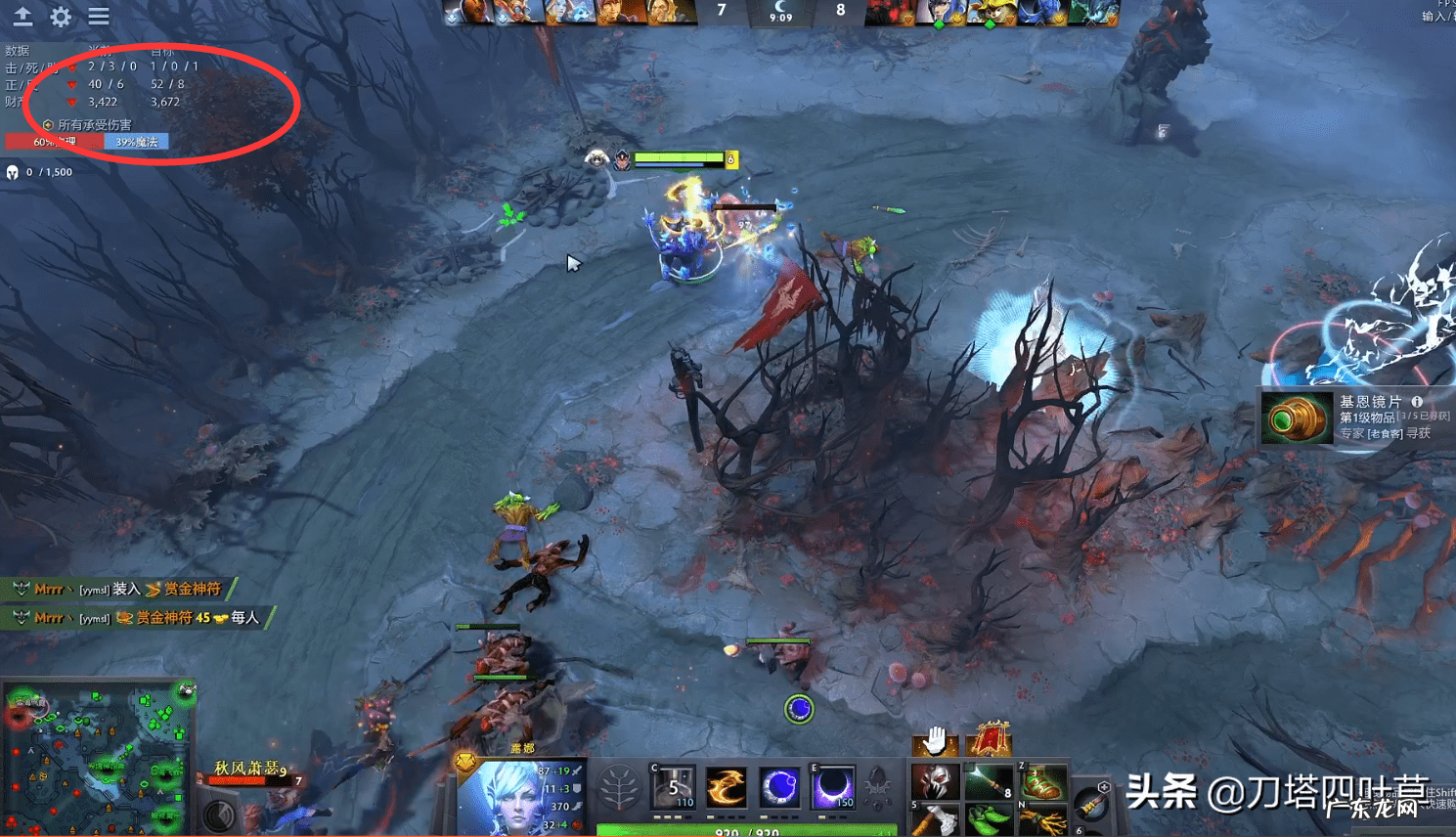The image size is (1456, 837).
Task: Click the night clock at top center
Action: click(780, 12)
